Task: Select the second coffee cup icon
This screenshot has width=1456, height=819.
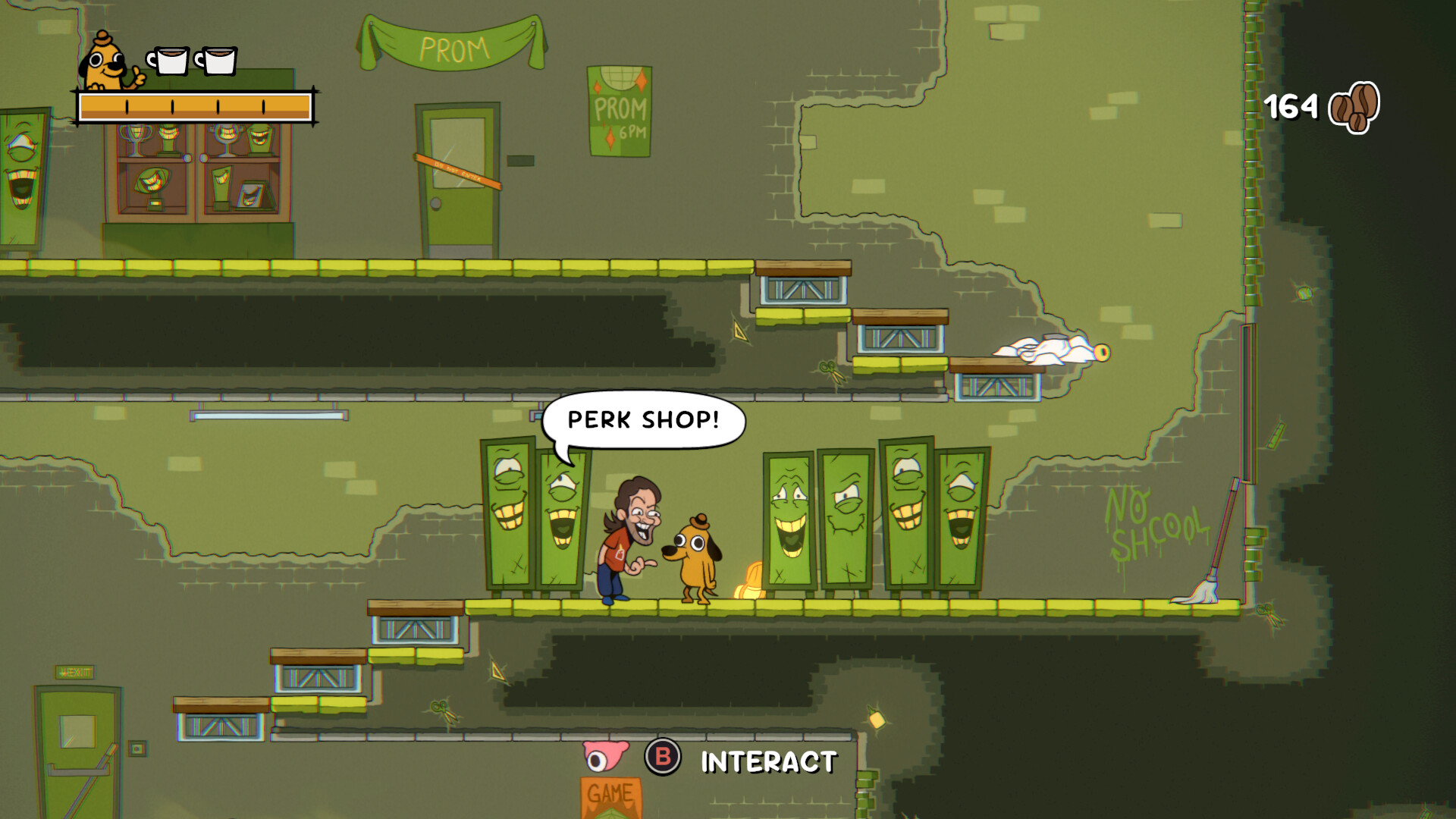Action: coord(220,59)
